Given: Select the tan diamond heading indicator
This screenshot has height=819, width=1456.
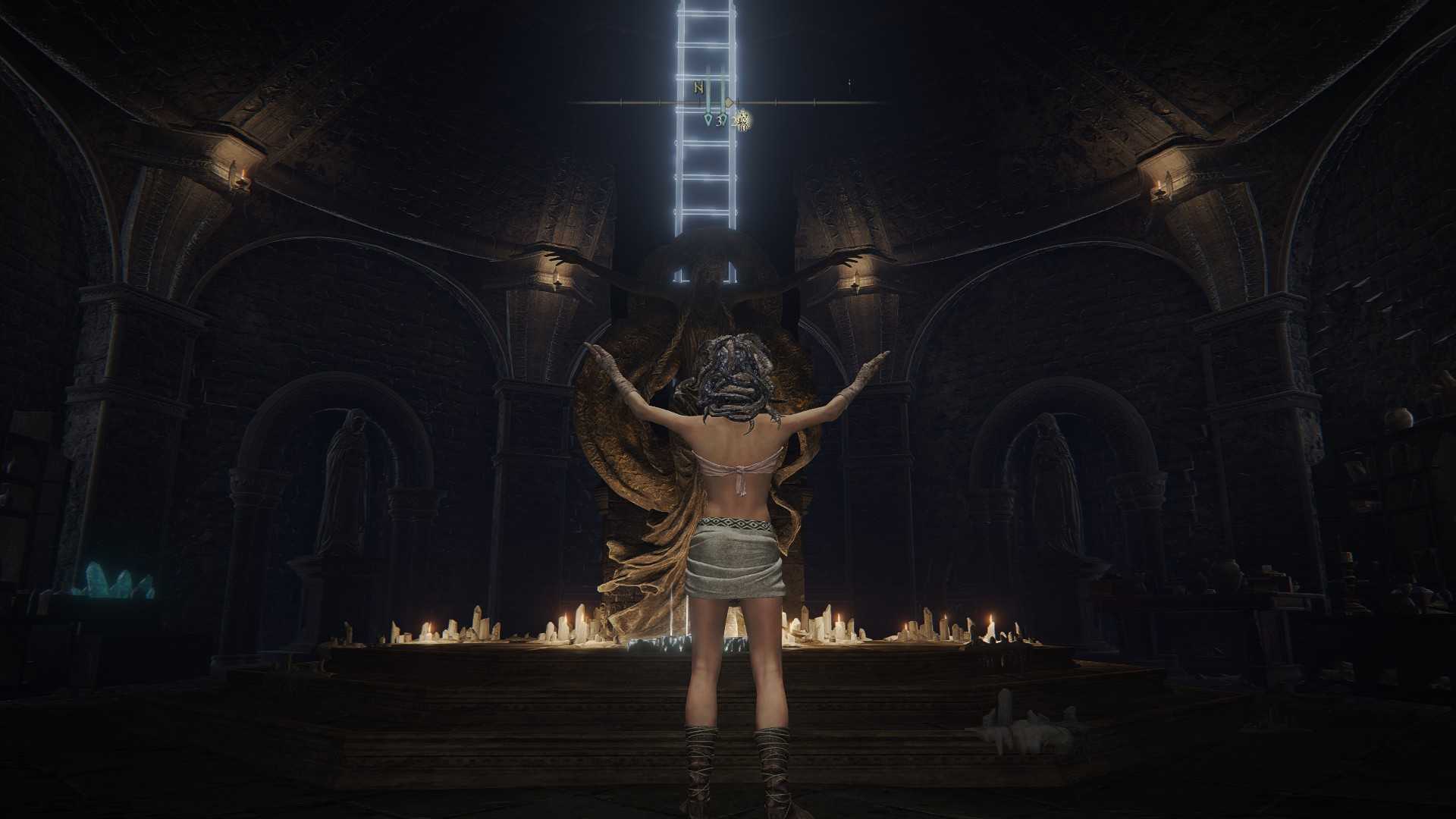Looking at the screenshot, I should click(730, 102).
